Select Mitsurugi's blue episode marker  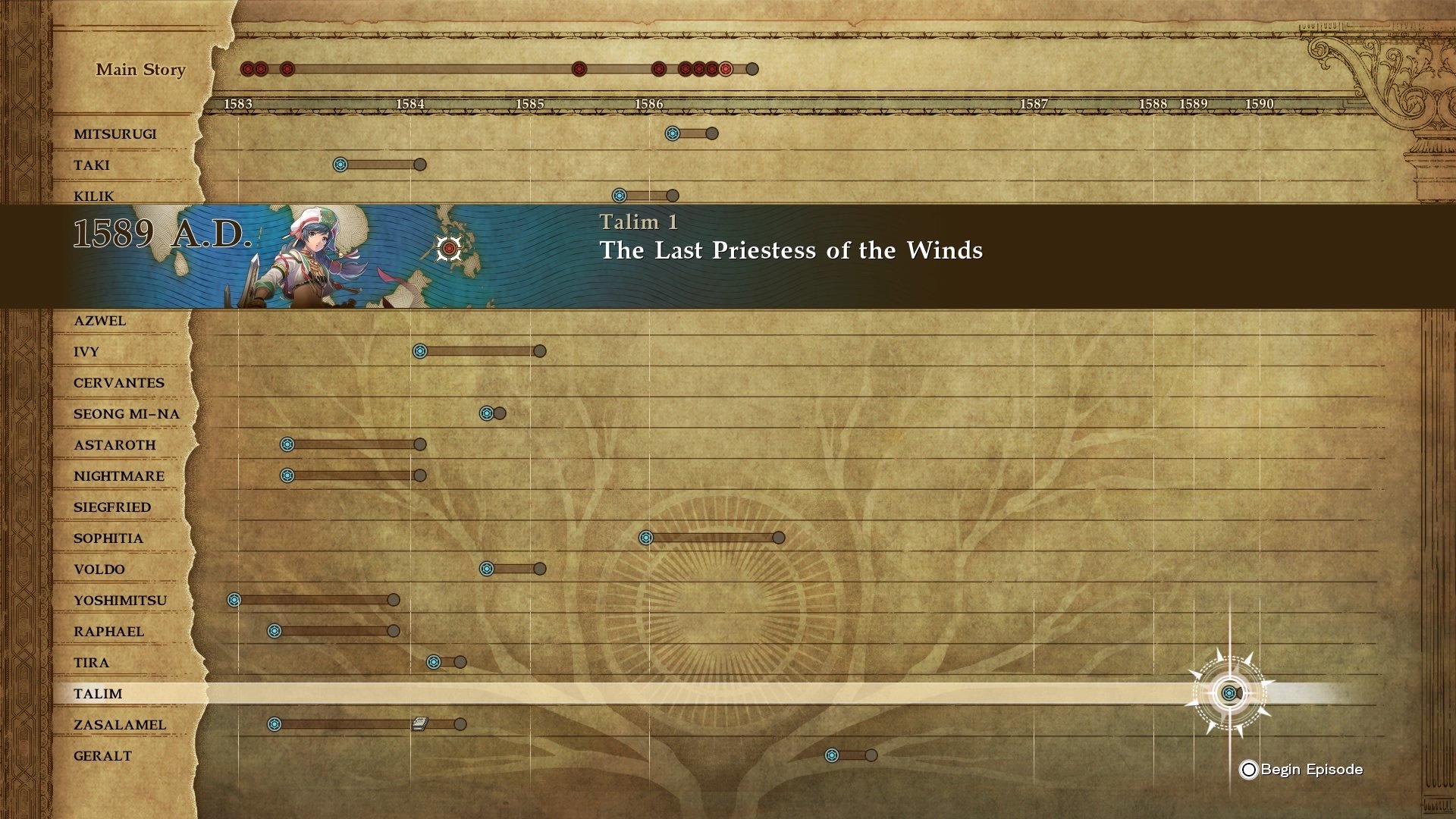(672, 133)
